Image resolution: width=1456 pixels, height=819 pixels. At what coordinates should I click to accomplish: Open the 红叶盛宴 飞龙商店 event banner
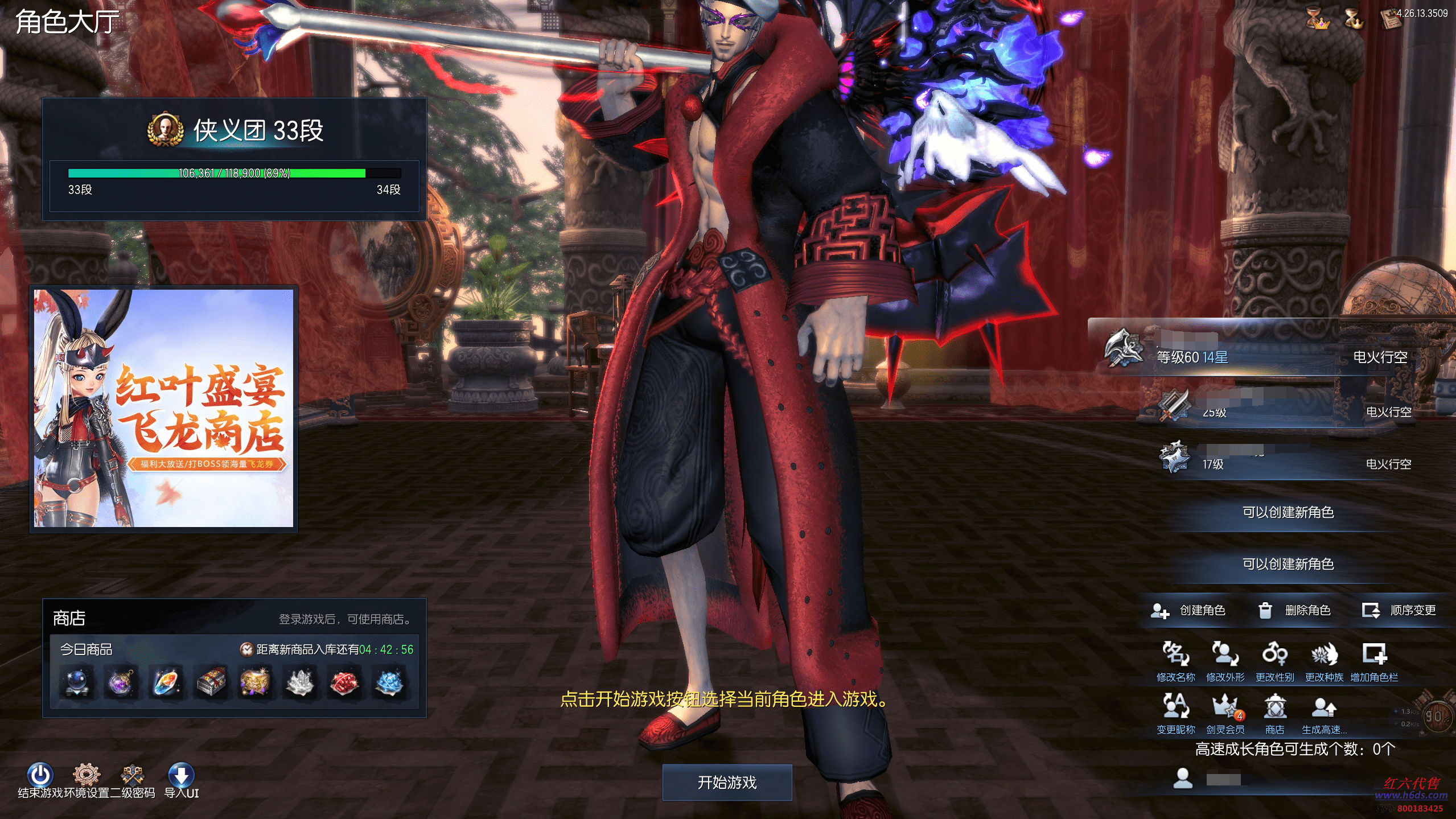click(164, 408)
